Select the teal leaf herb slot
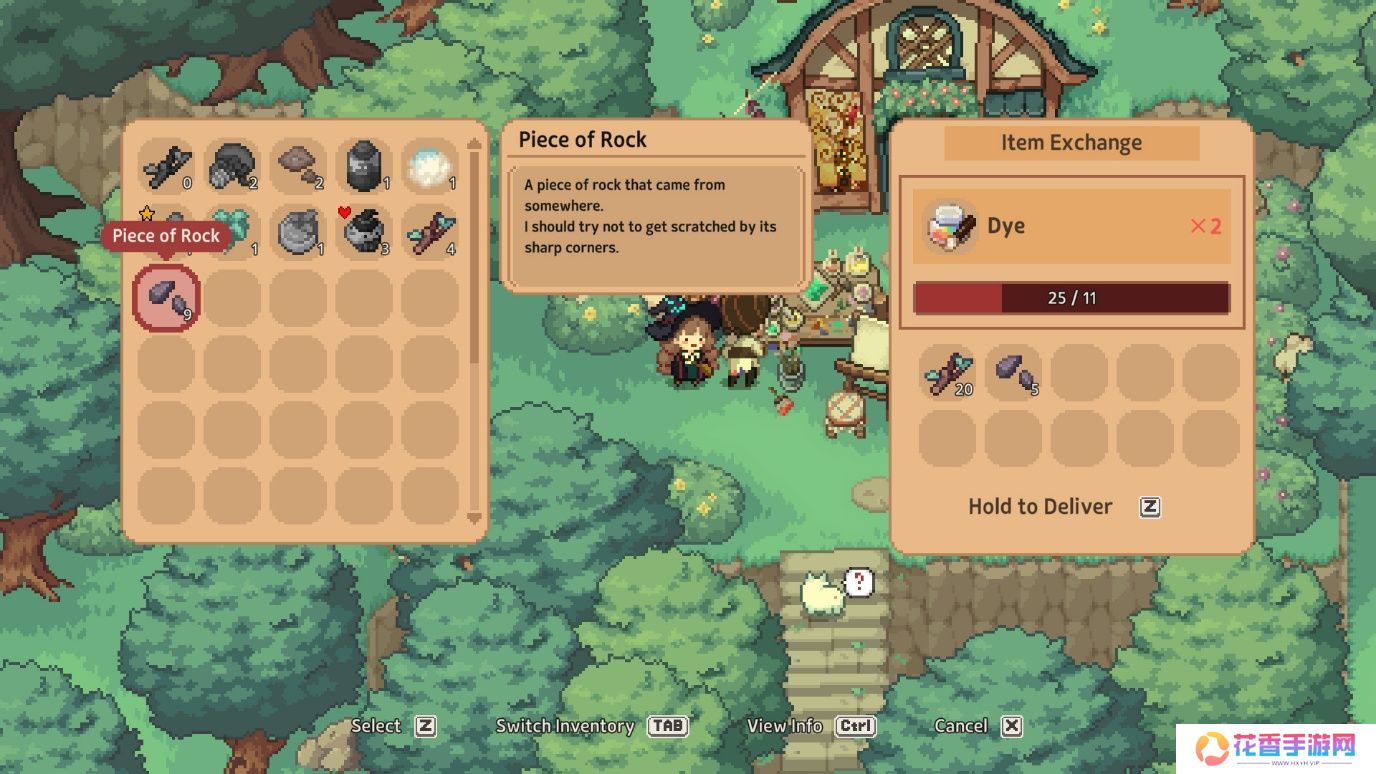The height and width of the screenshot is (774, 1376). click(x=232, y=232)
